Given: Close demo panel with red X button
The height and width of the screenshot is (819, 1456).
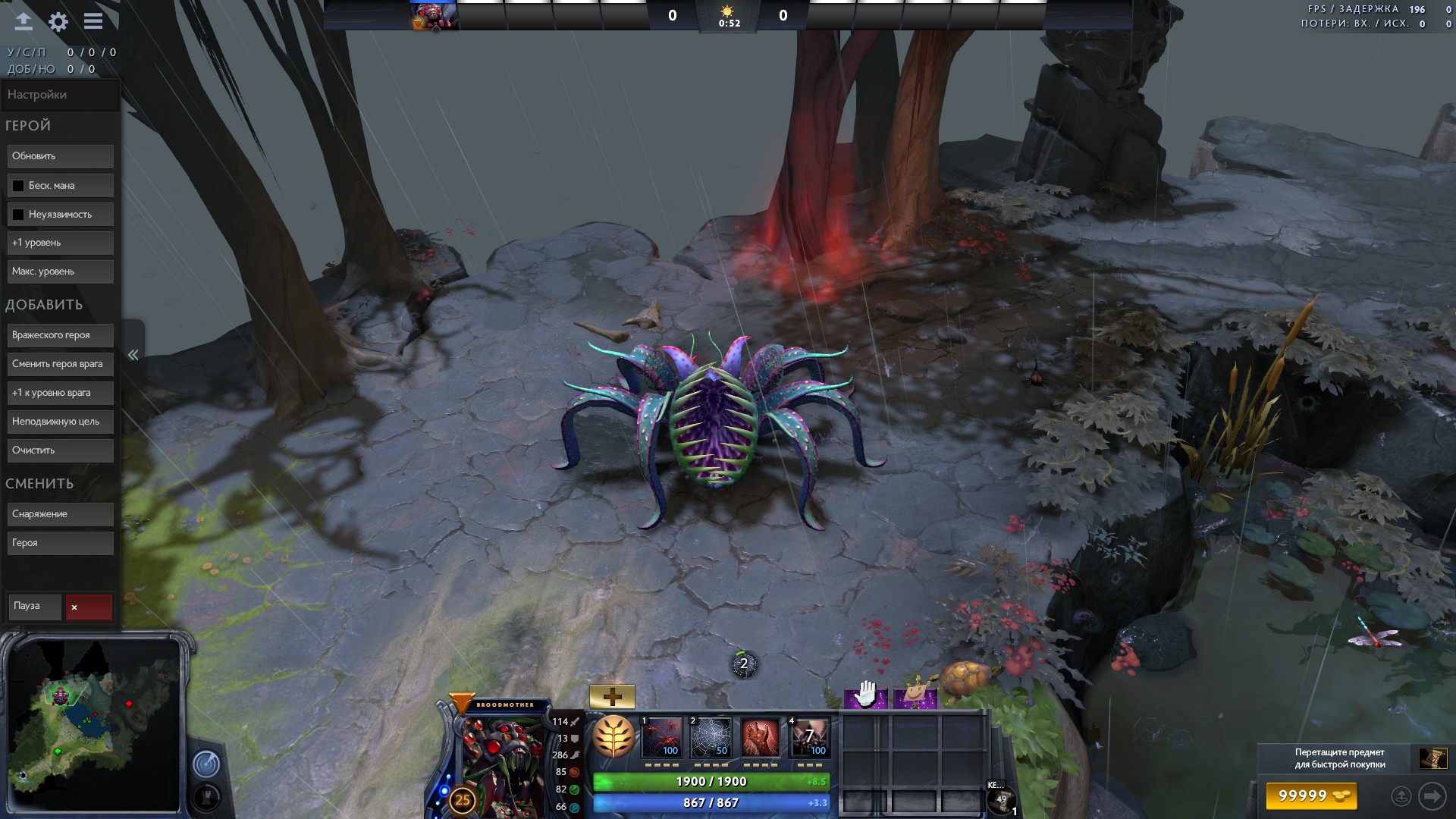Looking at the screenshot, I should click(89, 607).
